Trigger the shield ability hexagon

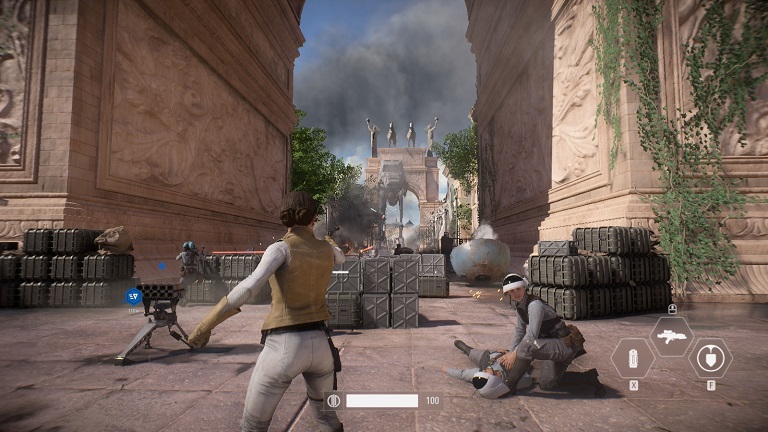[x=710, y=357]
